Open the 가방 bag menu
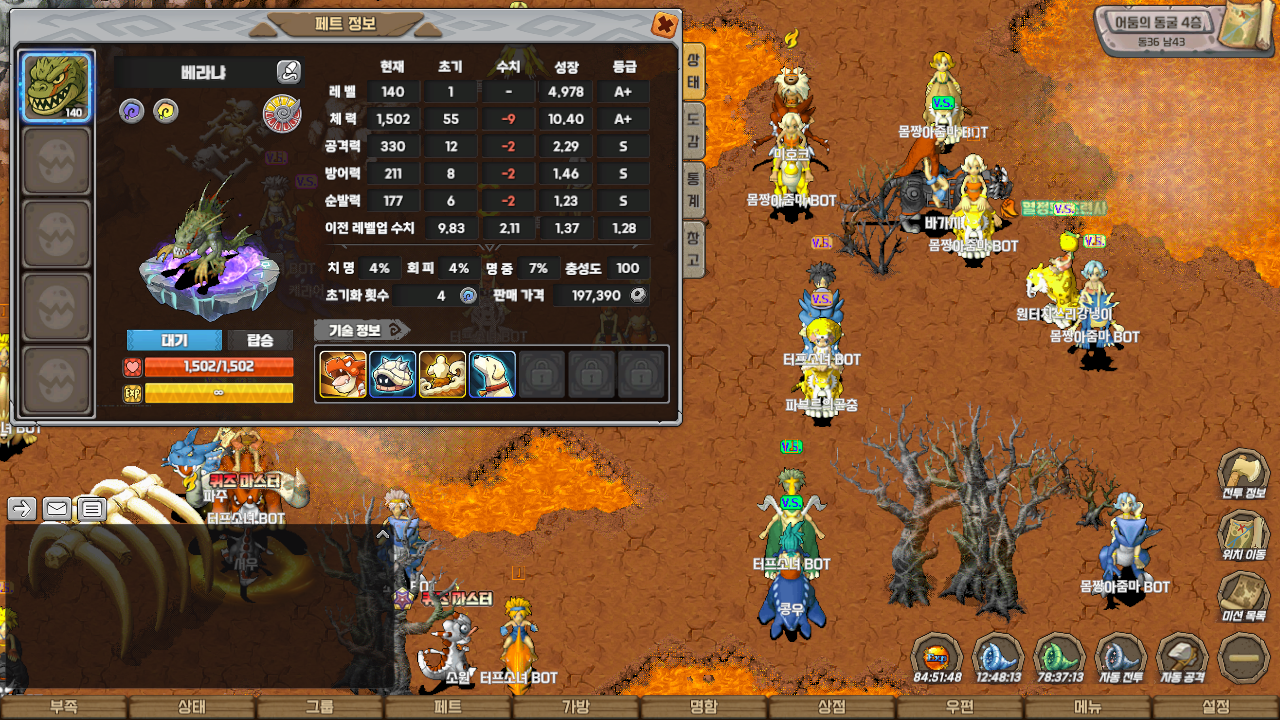Screen dimensions: 1280x720 [575, 707]
